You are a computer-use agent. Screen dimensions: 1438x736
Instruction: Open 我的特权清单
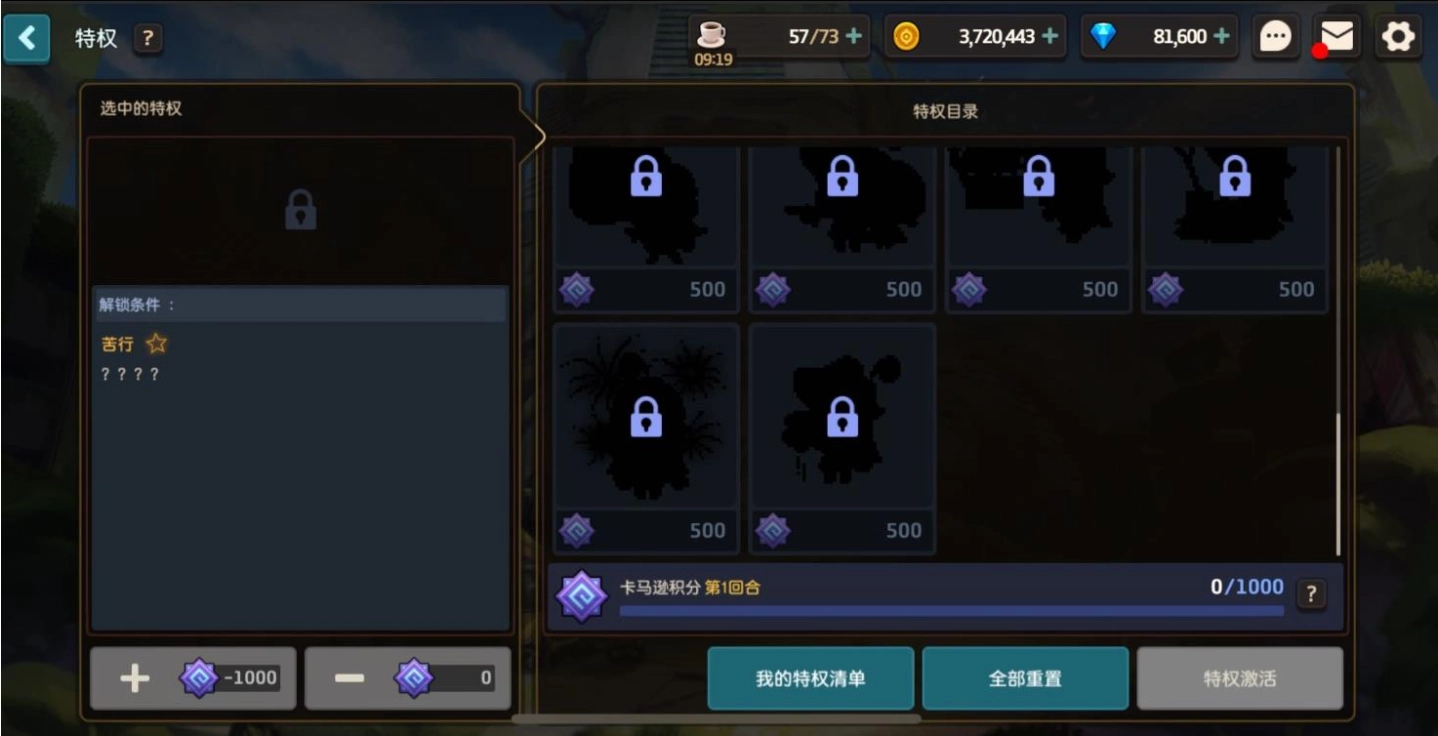click(x=810, y=677)
